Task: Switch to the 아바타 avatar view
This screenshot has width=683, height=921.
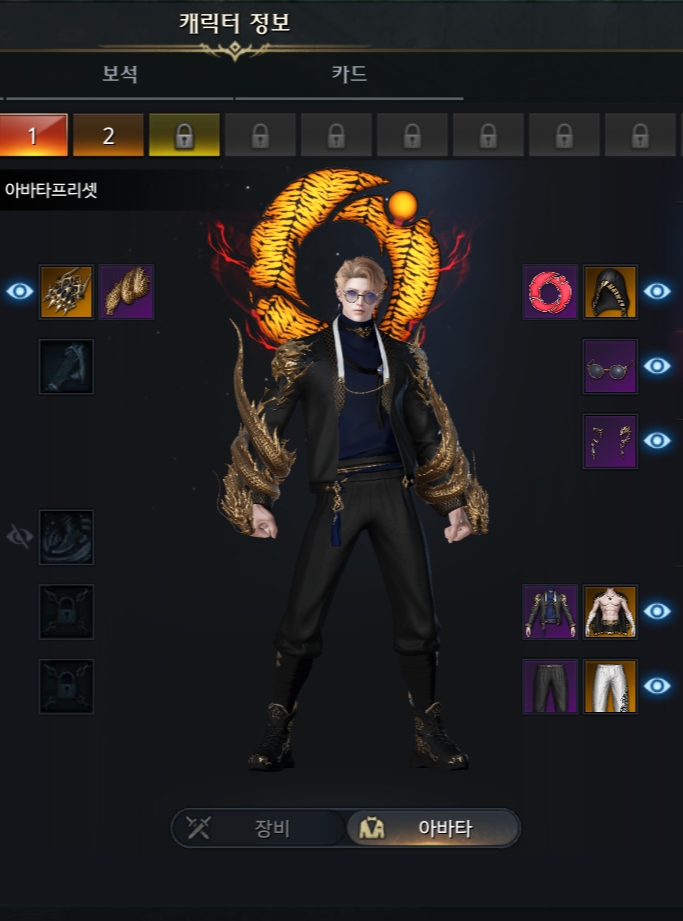Action: pyautogui.click(x=433, y=828)
